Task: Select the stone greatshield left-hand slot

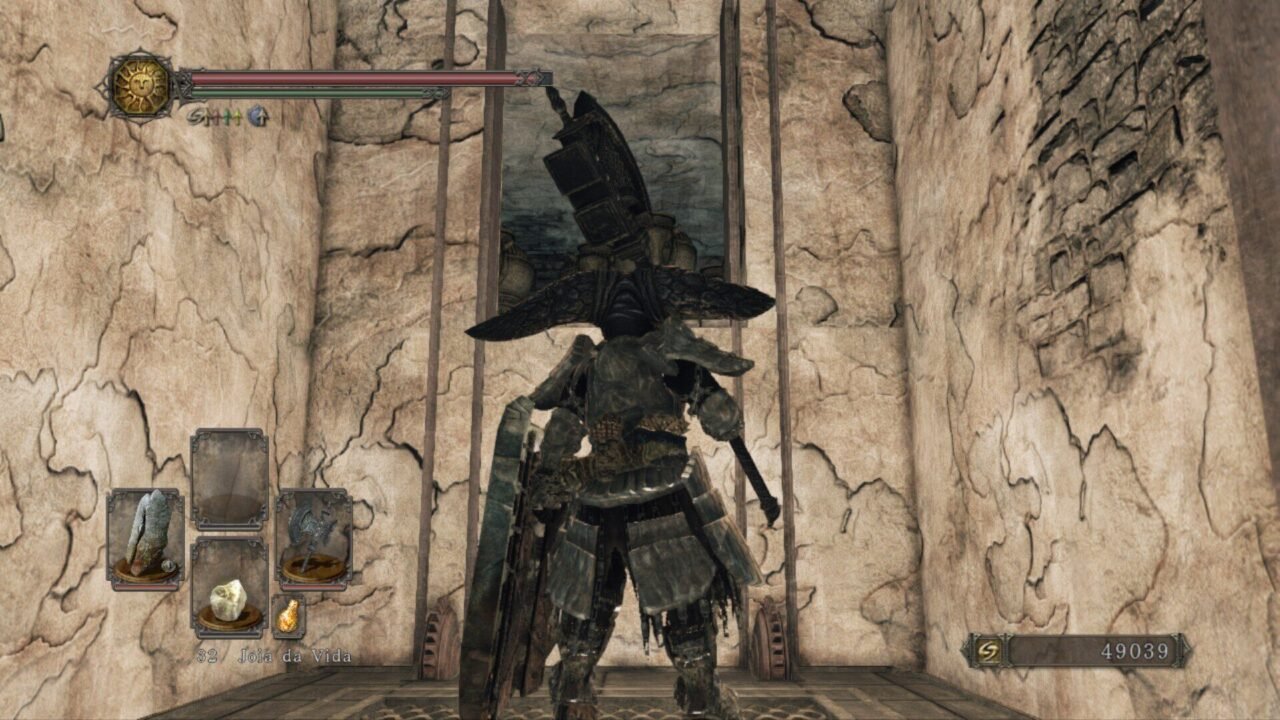Action: [145, 539]
